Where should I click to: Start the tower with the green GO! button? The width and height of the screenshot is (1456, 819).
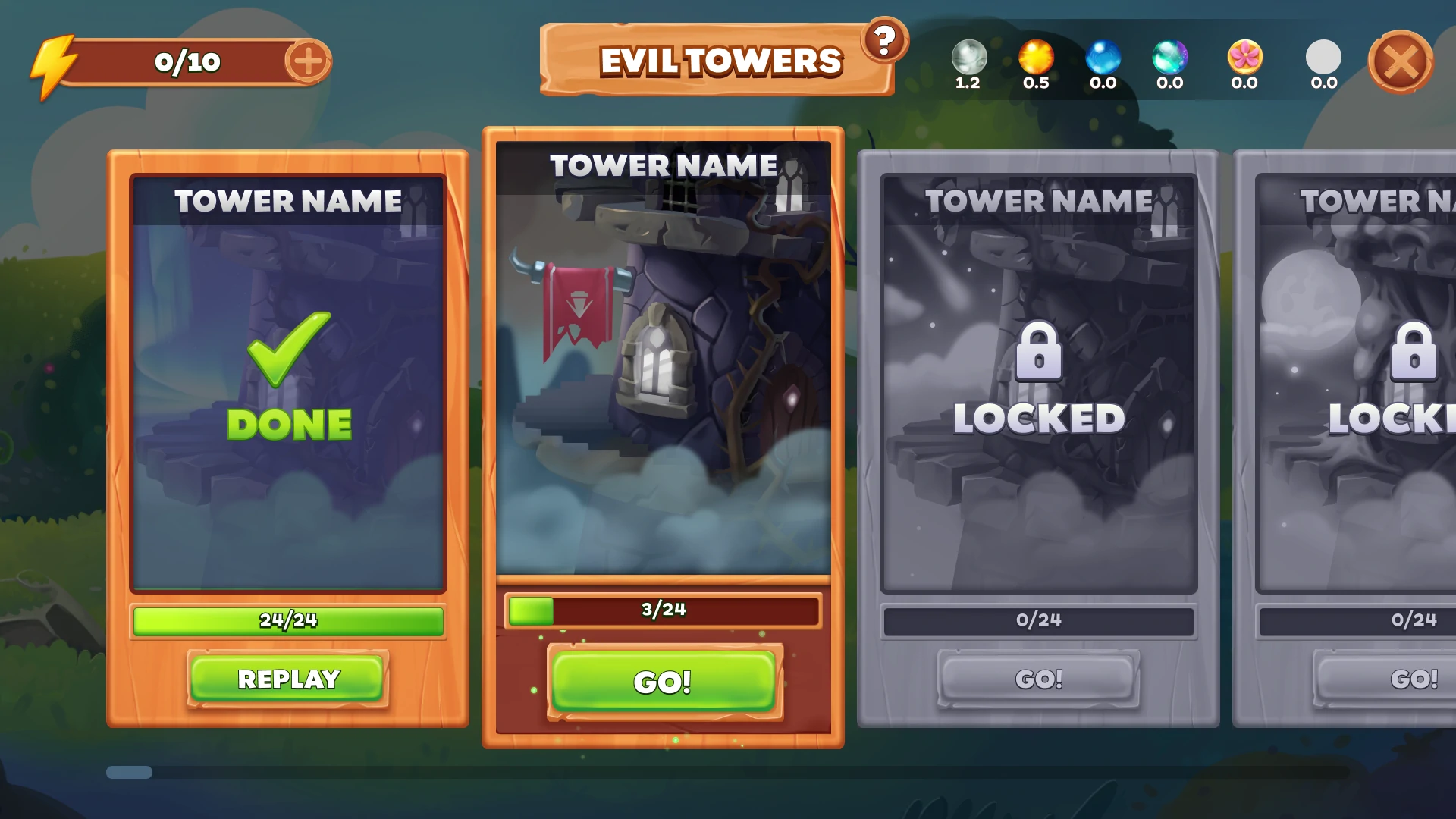pos(664,682)
